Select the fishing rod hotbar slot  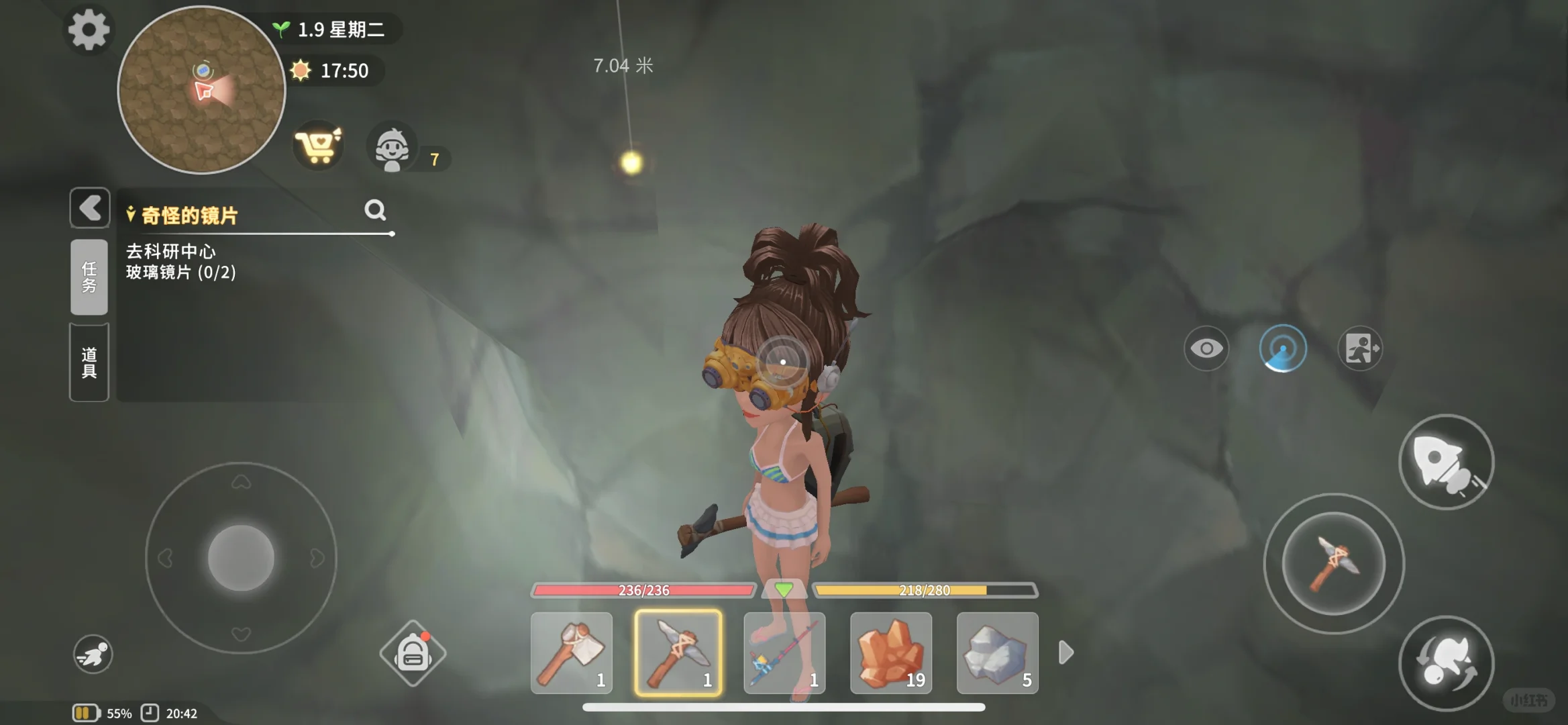[x=784, y=652]
